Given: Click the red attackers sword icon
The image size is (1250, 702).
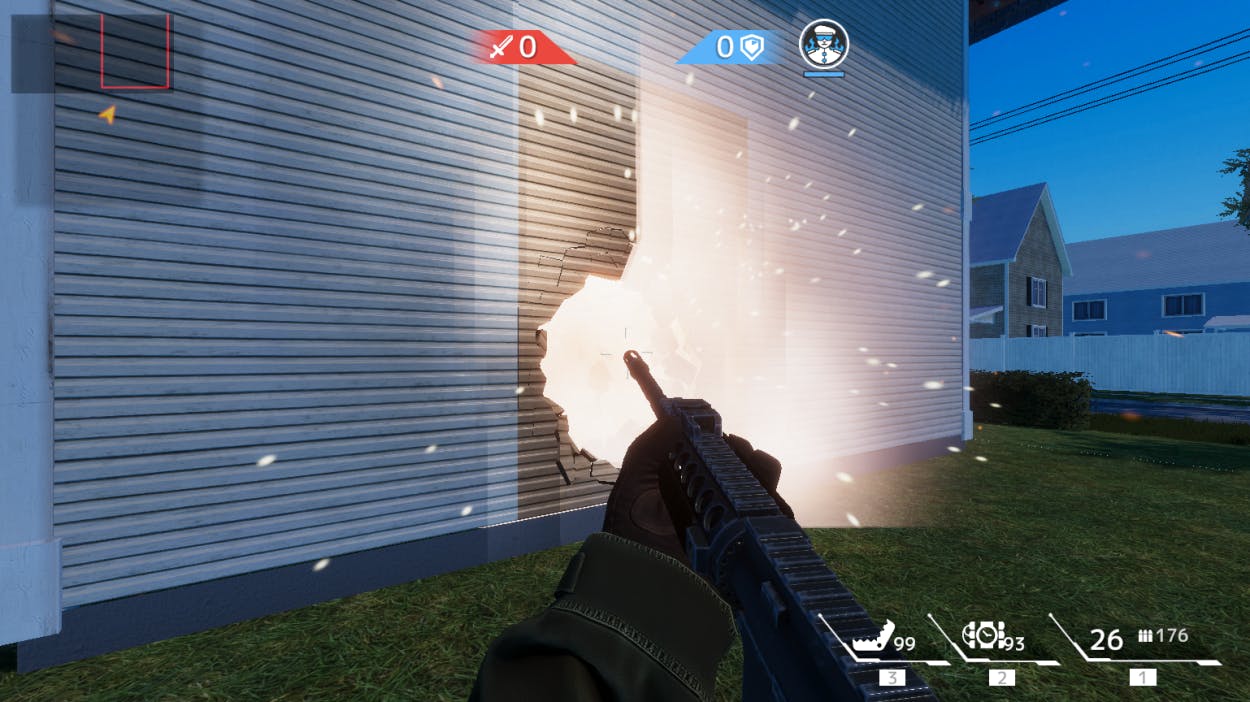Looking at the screenshot, I should pos(500,46).
